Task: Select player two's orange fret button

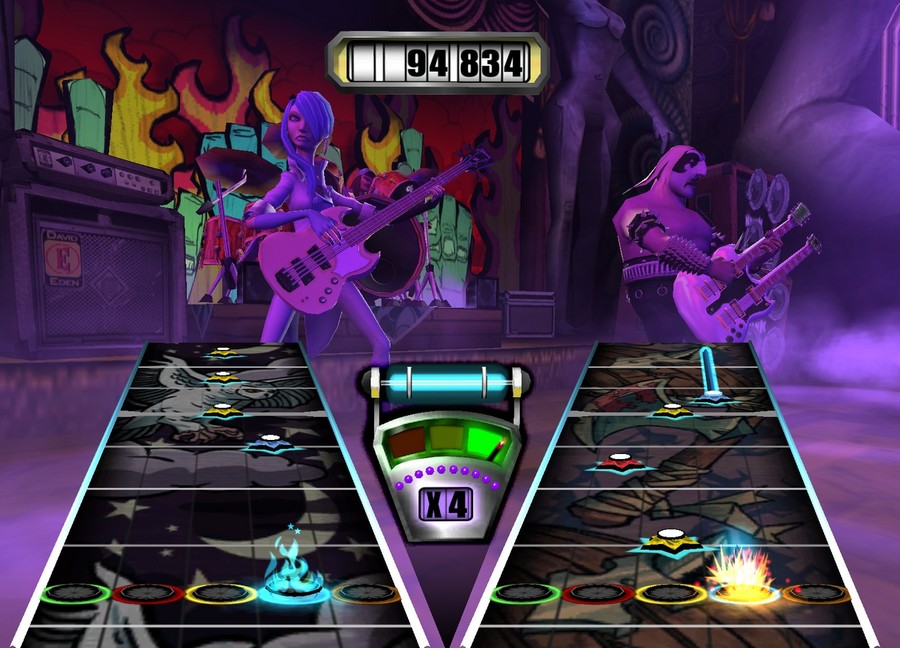Action: 815,593
